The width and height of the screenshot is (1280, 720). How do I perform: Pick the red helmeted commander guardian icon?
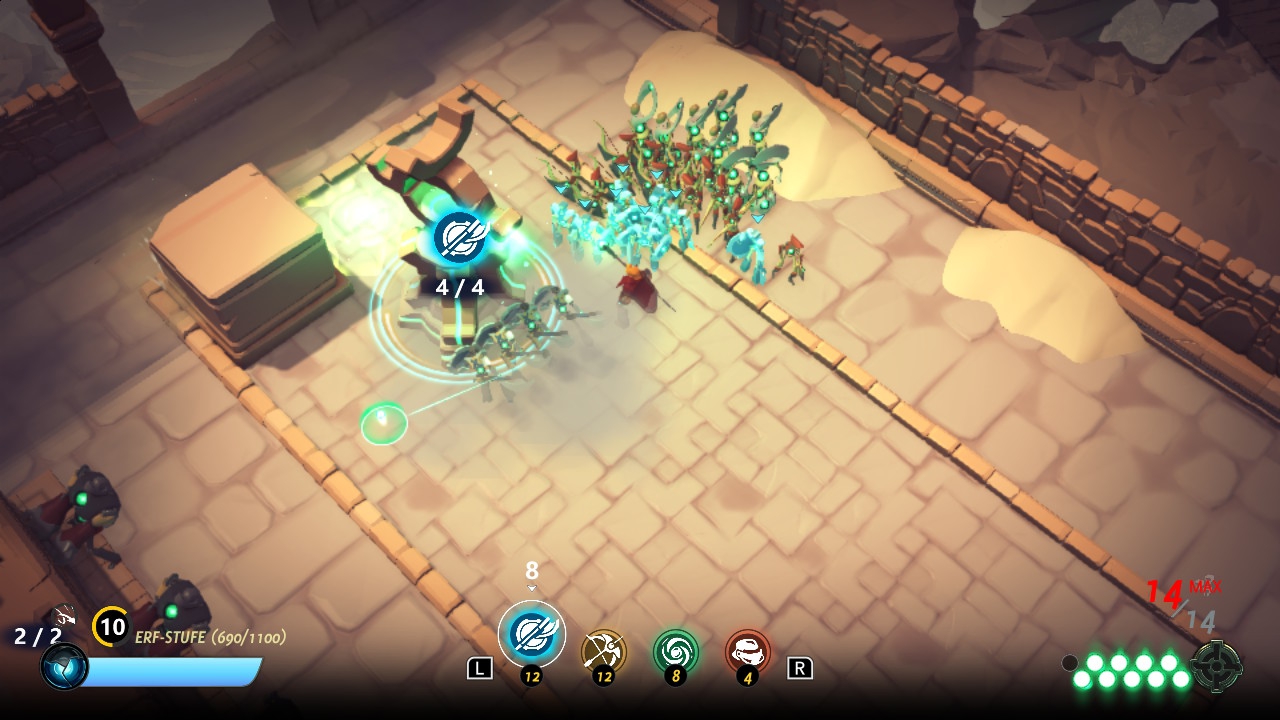[748, 652]
